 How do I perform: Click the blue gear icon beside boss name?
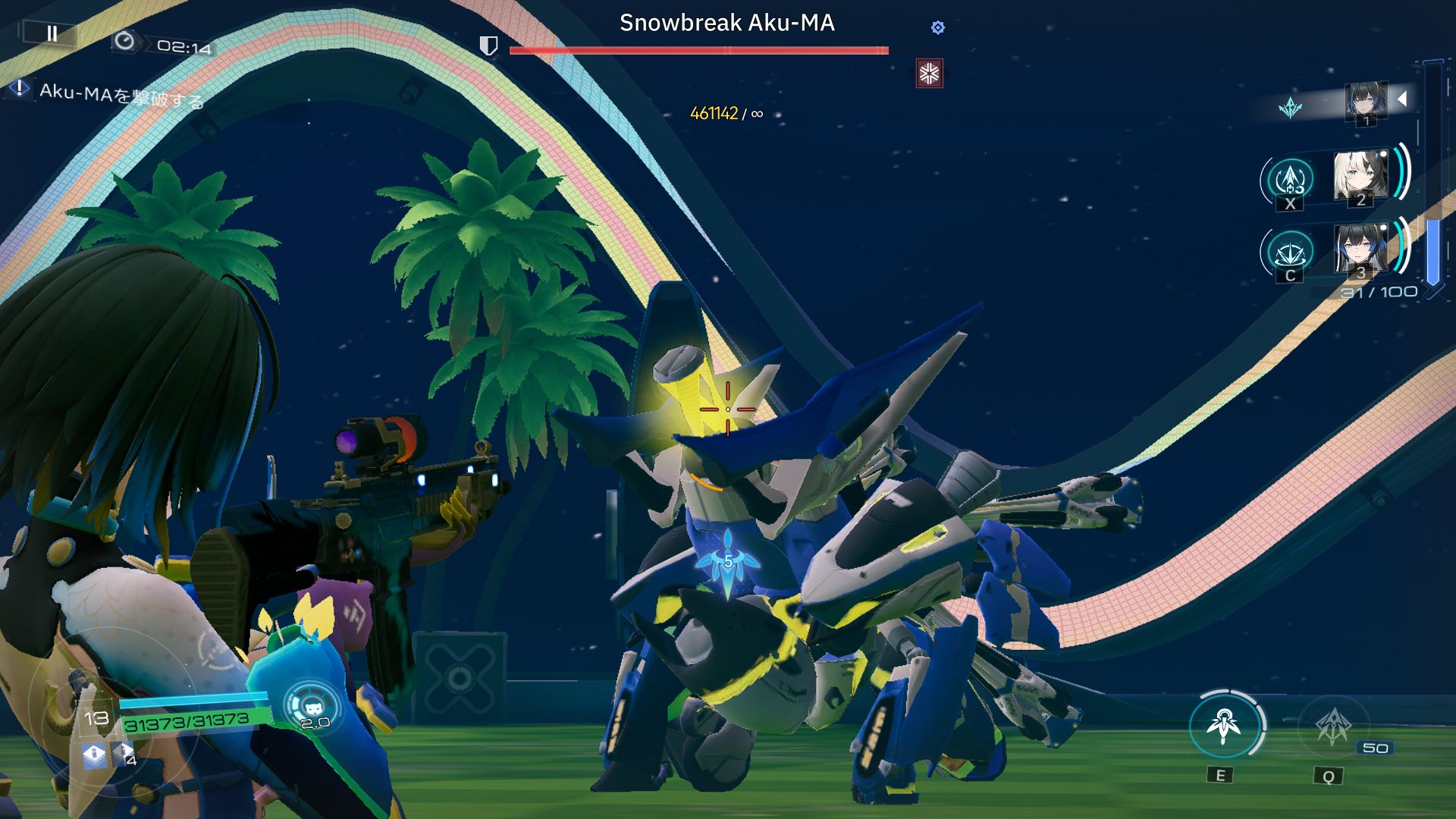(x=938, y=28)
